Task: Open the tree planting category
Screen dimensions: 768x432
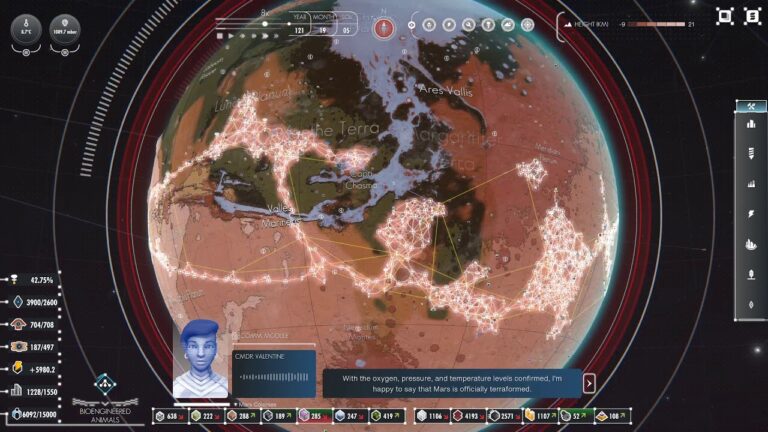Action: (750, 273)
